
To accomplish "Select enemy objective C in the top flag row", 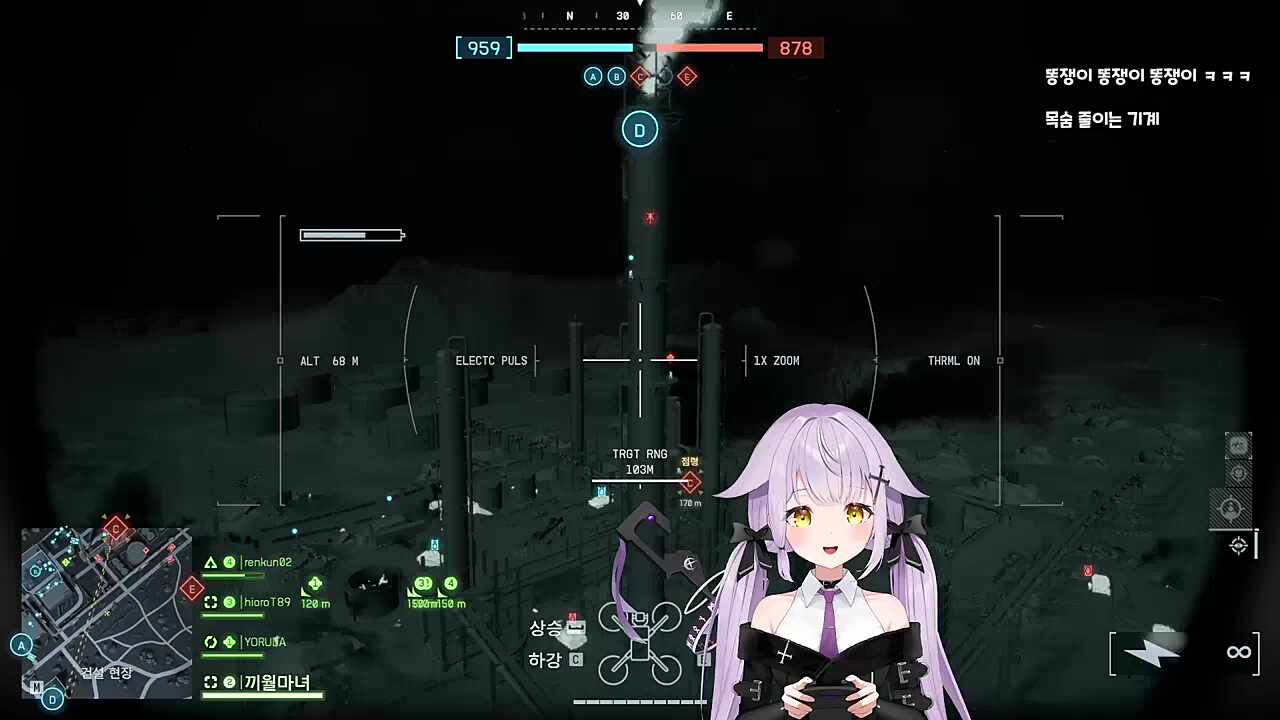I will pos(640,76).
